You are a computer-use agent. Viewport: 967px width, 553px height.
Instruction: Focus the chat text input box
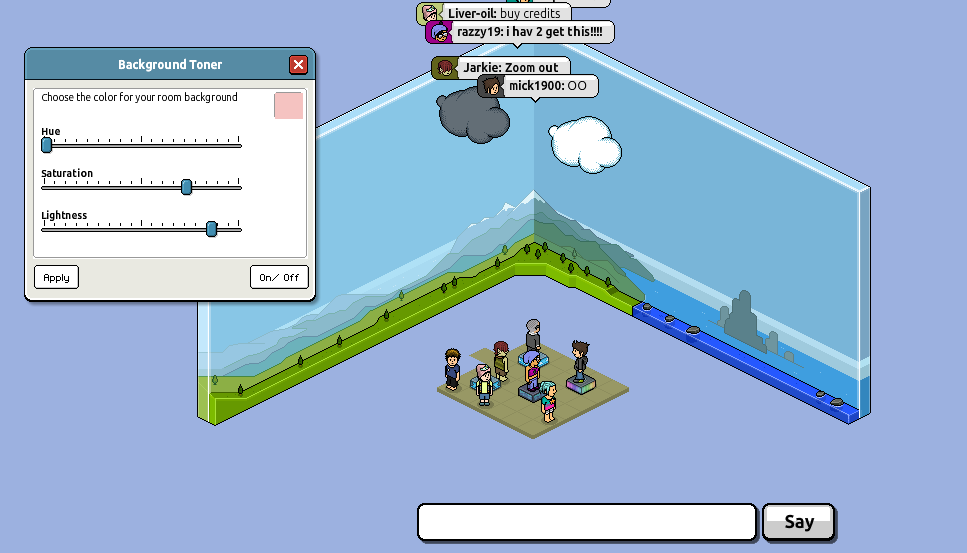tap(586, 522)
